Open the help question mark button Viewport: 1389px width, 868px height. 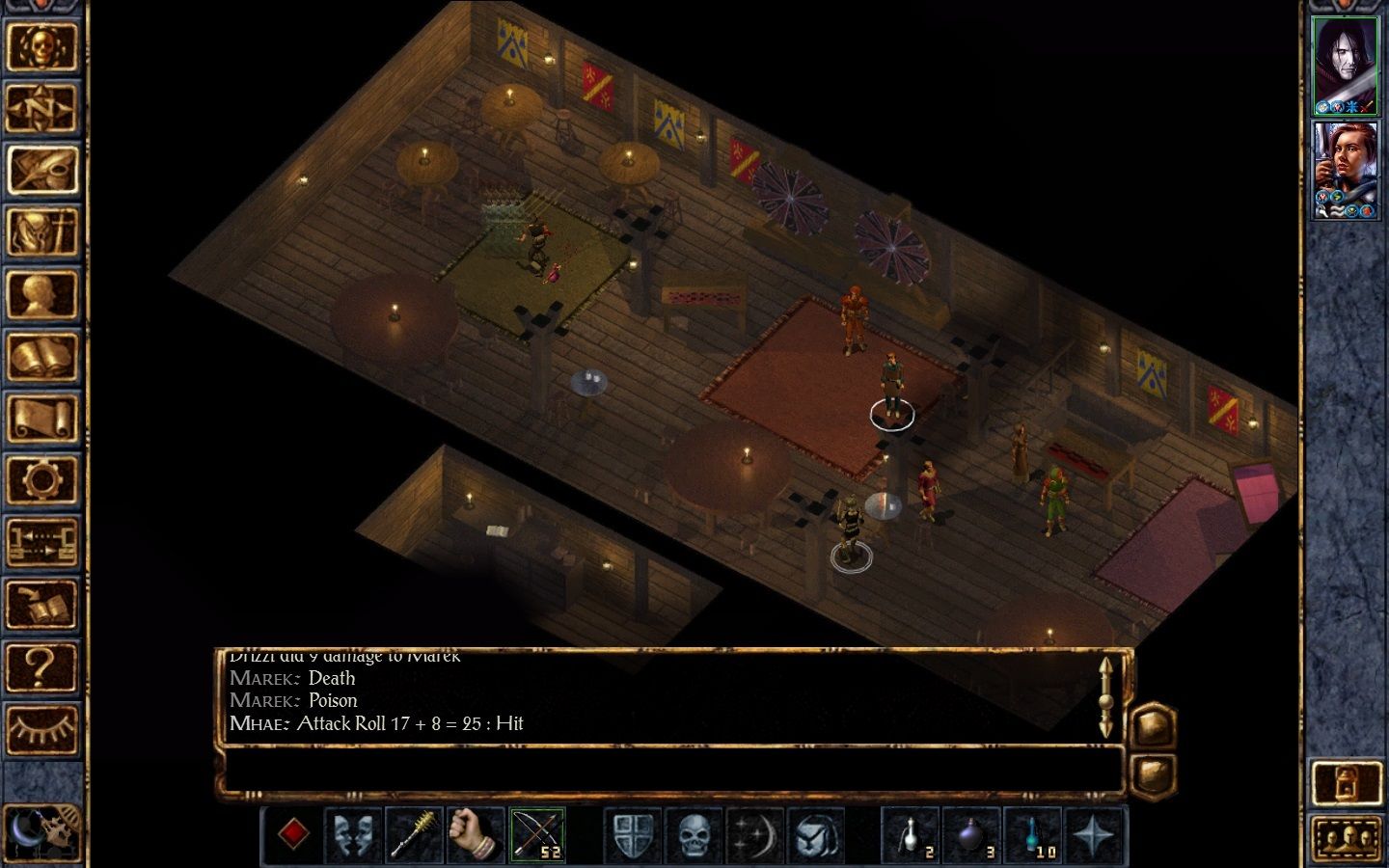[x=41, y=666]
